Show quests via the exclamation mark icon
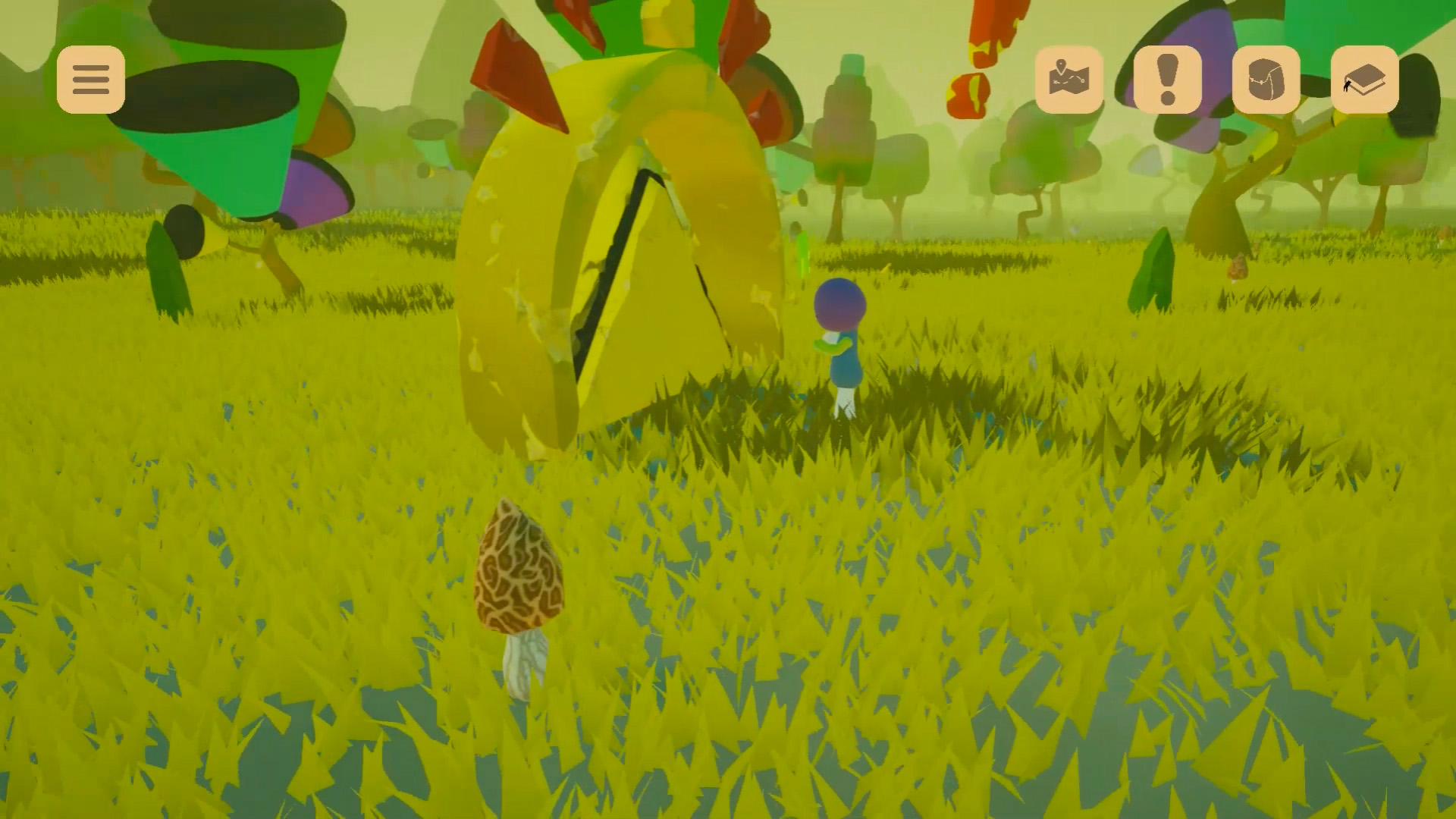 [x=1168, y=80]
